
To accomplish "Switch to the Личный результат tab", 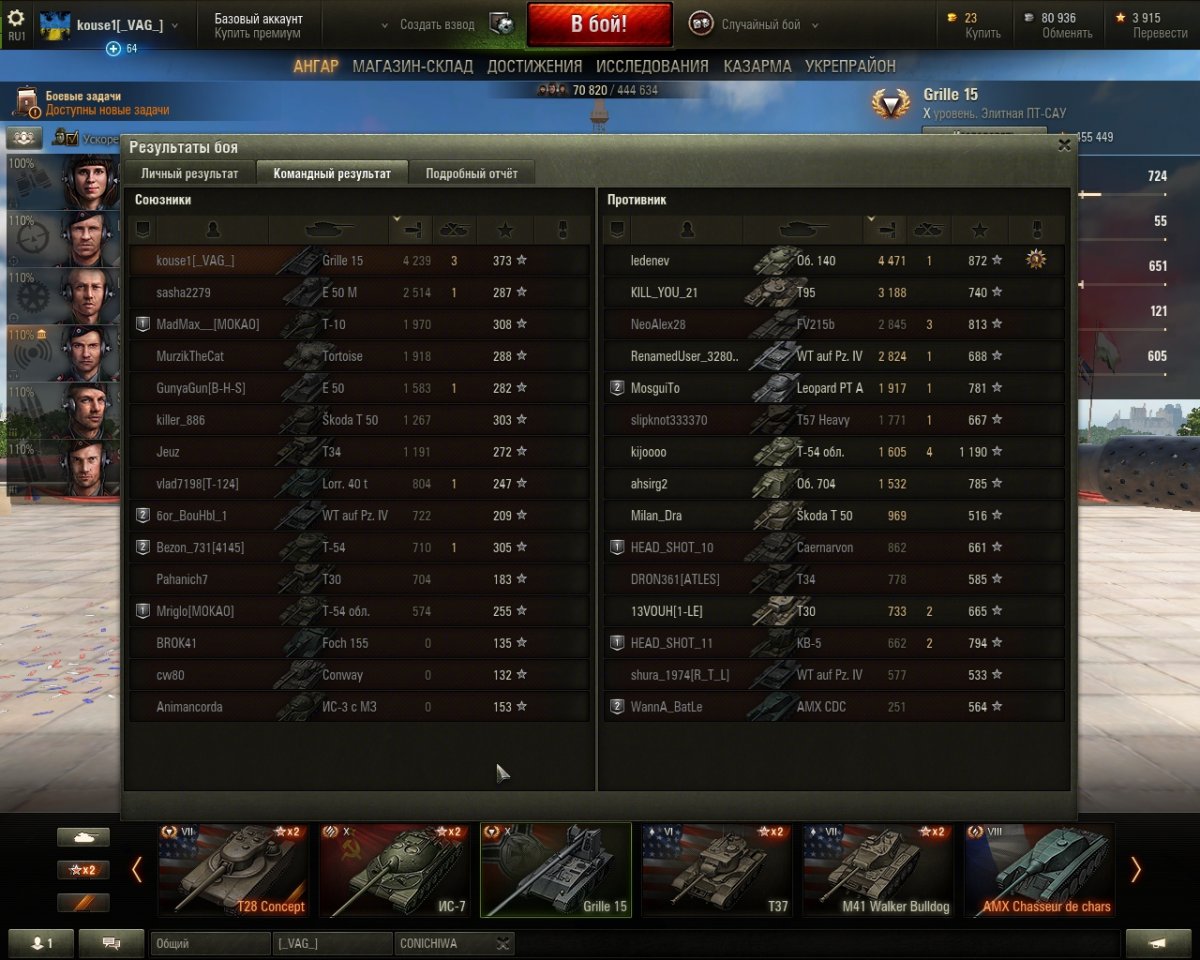I will tap(189, 173).
